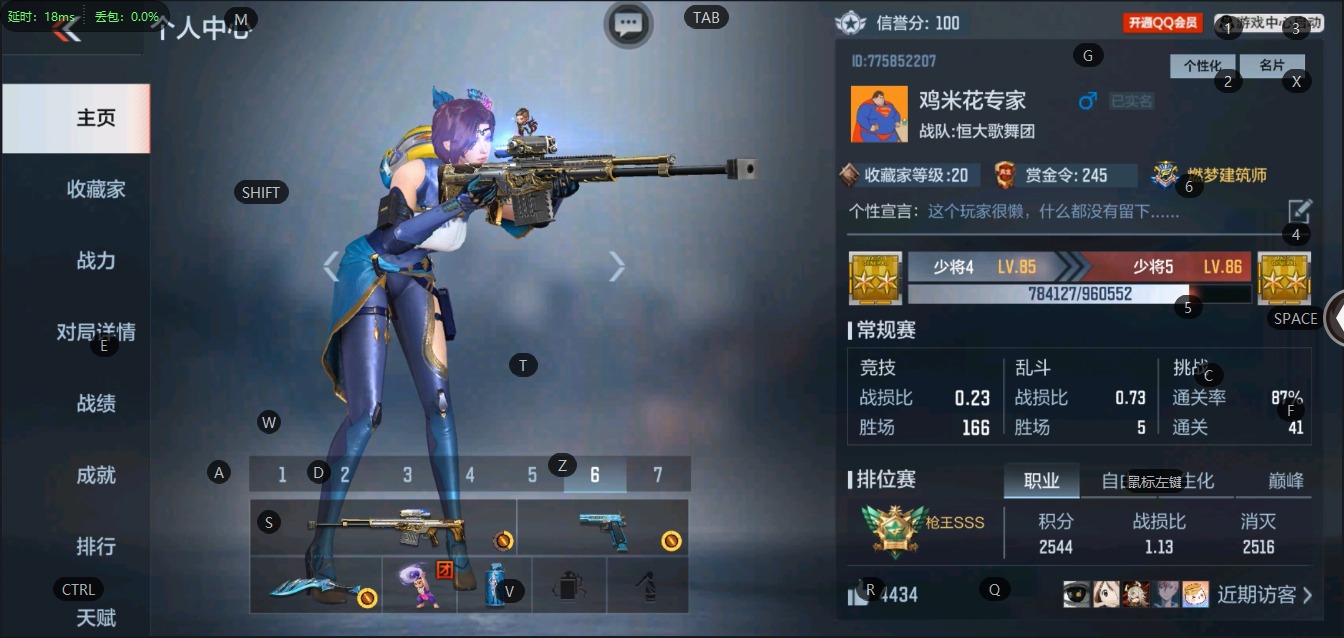Go back with the top-left arrow
This screenshot has width=1344, height=638.
[67, 30]
